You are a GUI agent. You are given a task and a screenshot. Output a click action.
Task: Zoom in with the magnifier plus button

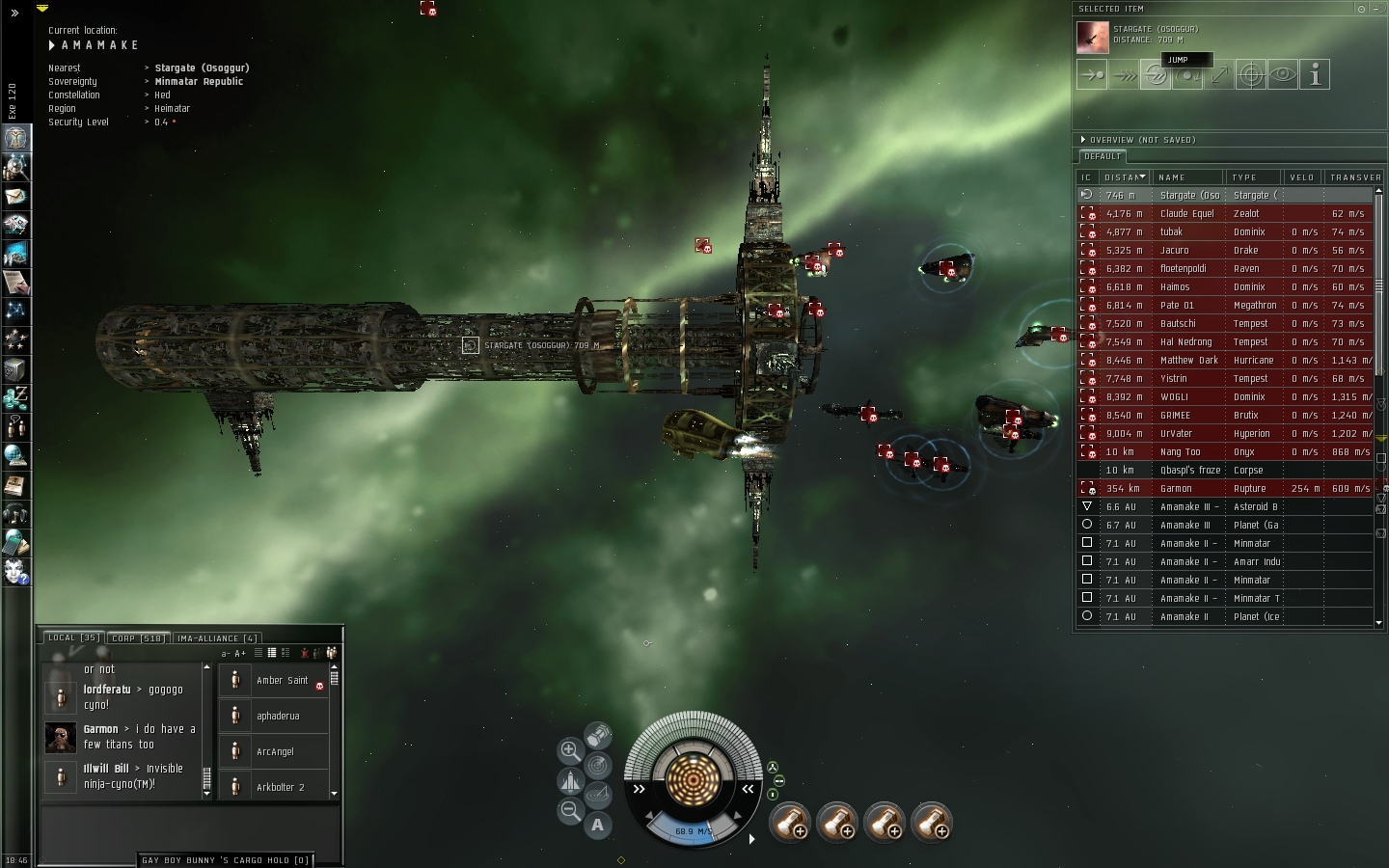tap(570, 750)
